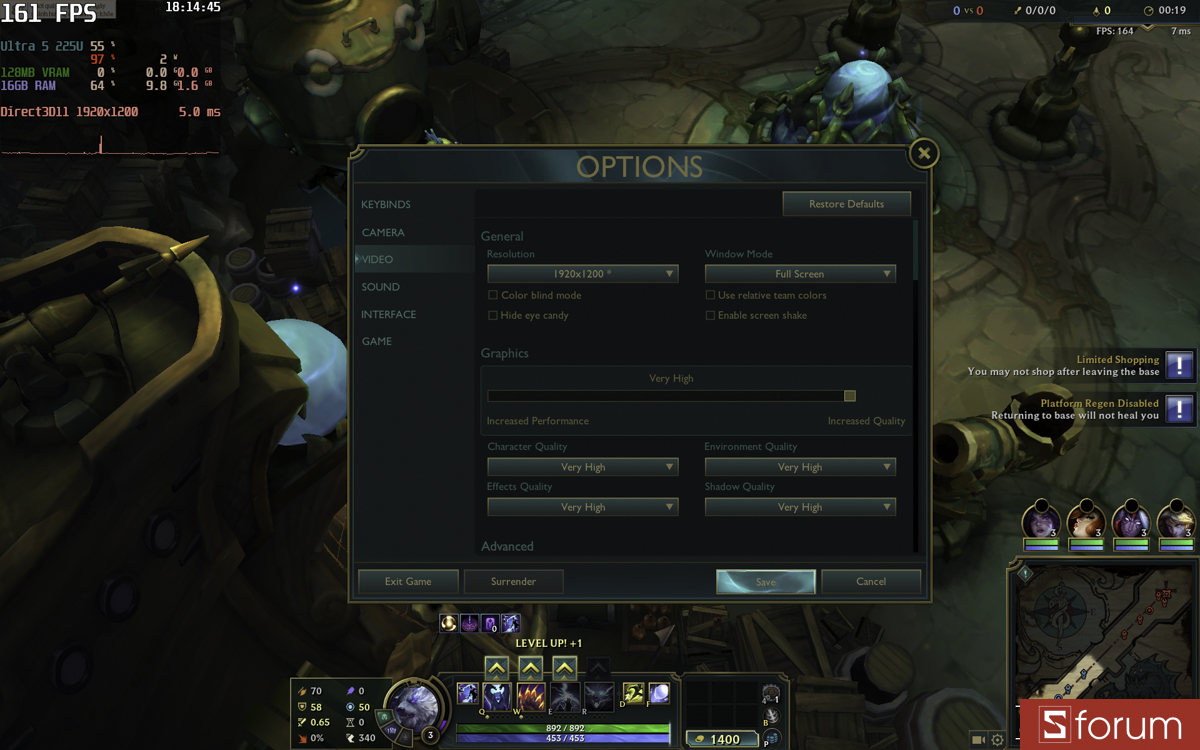Open the Character Quality dropdown
The height and width of the screenshot is (750, 1200).
pos(582,467)
